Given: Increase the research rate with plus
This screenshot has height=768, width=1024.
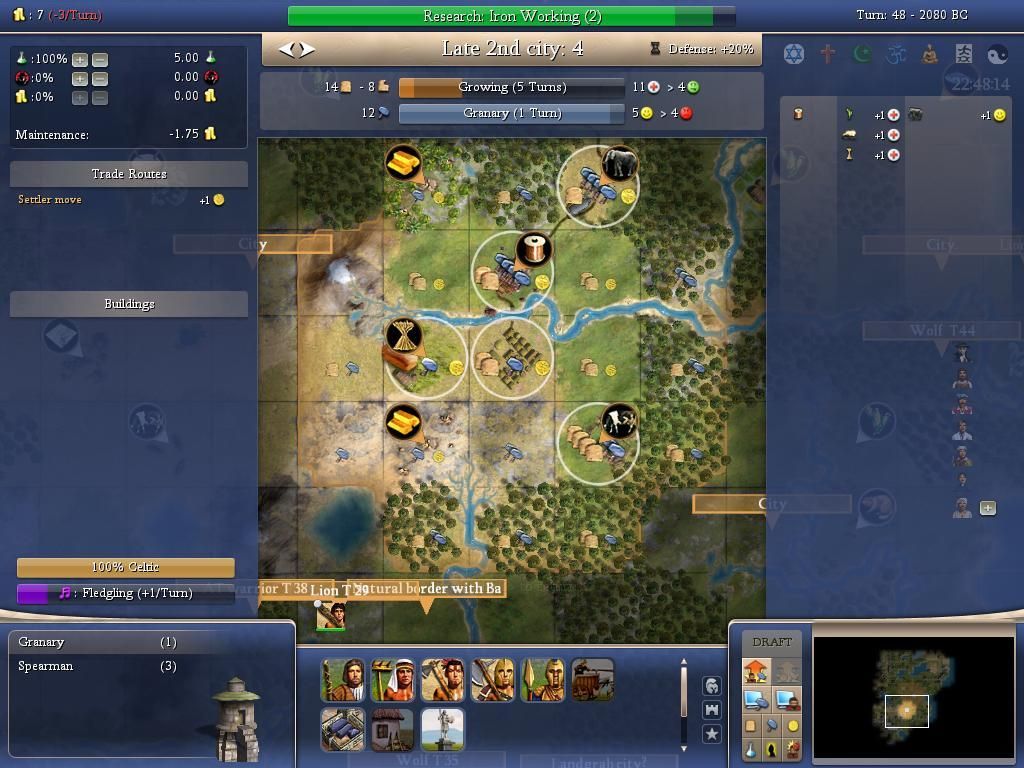Looking at the screenshot, I should pyautogui.click(x=80, y=60).
